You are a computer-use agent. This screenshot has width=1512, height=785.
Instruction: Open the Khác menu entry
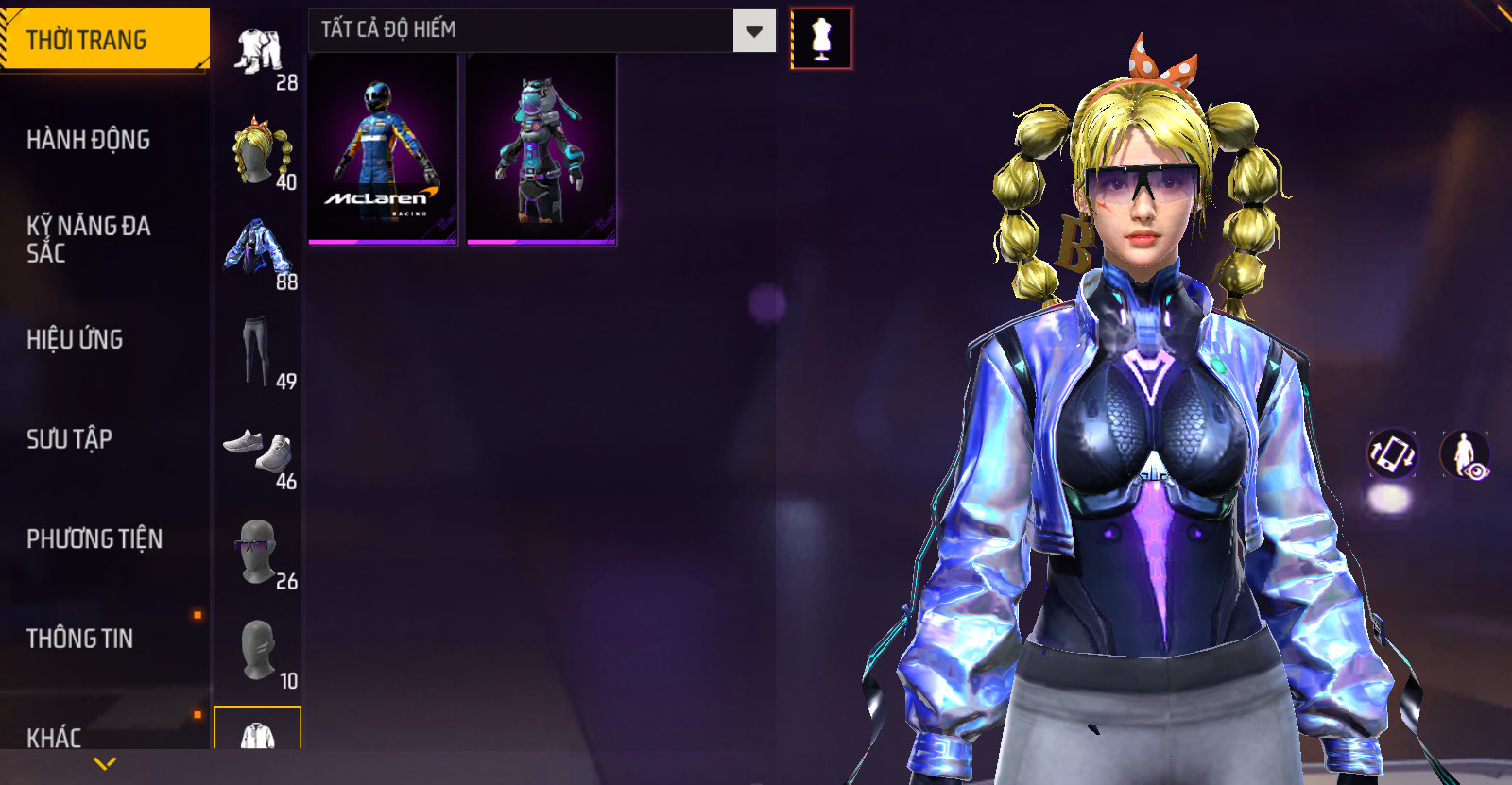55,736
